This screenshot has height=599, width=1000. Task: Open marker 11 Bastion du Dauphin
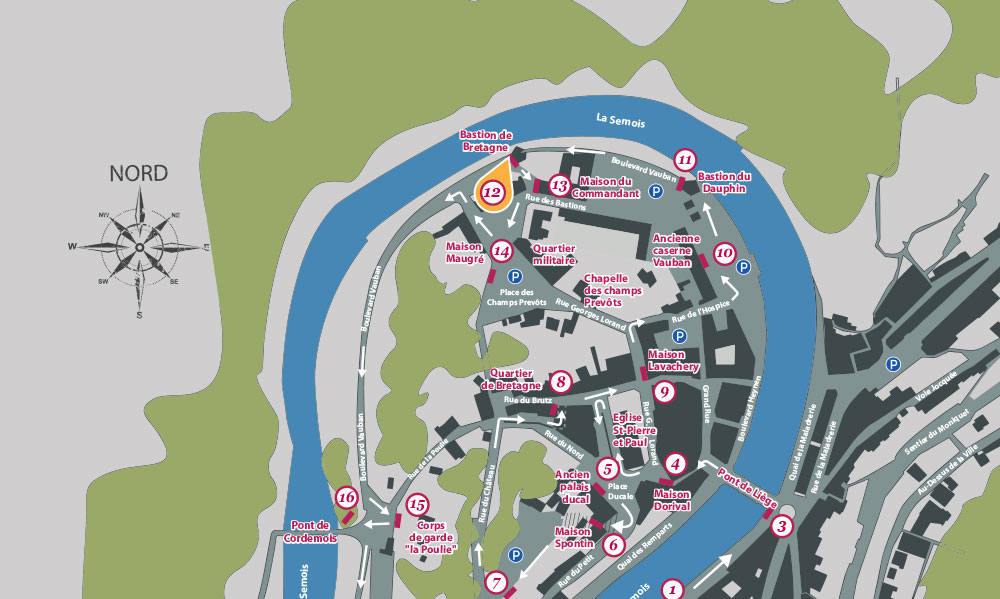tap(684, 159)
